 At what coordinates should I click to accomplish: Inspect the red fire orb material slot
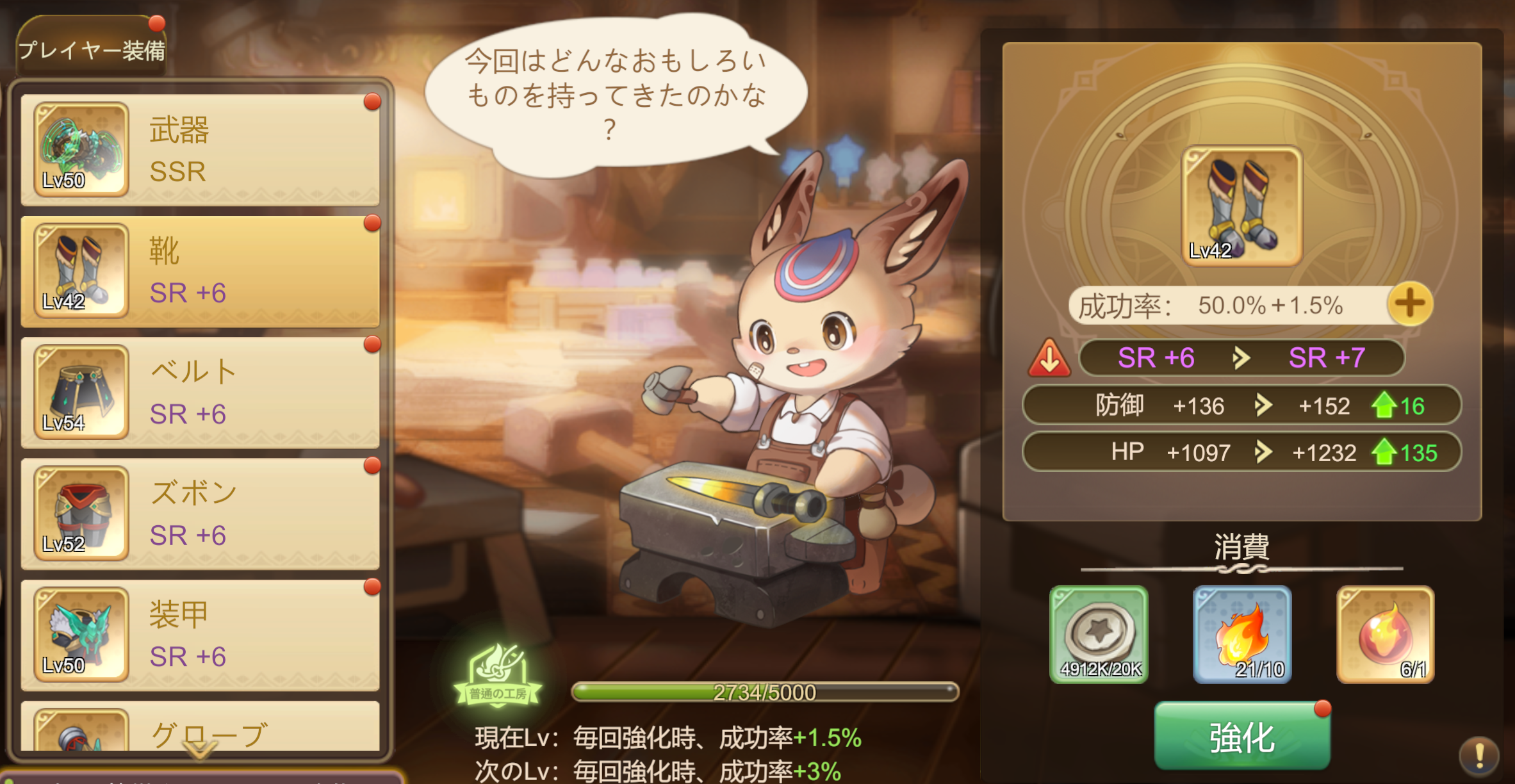(x=1385, y=634)
